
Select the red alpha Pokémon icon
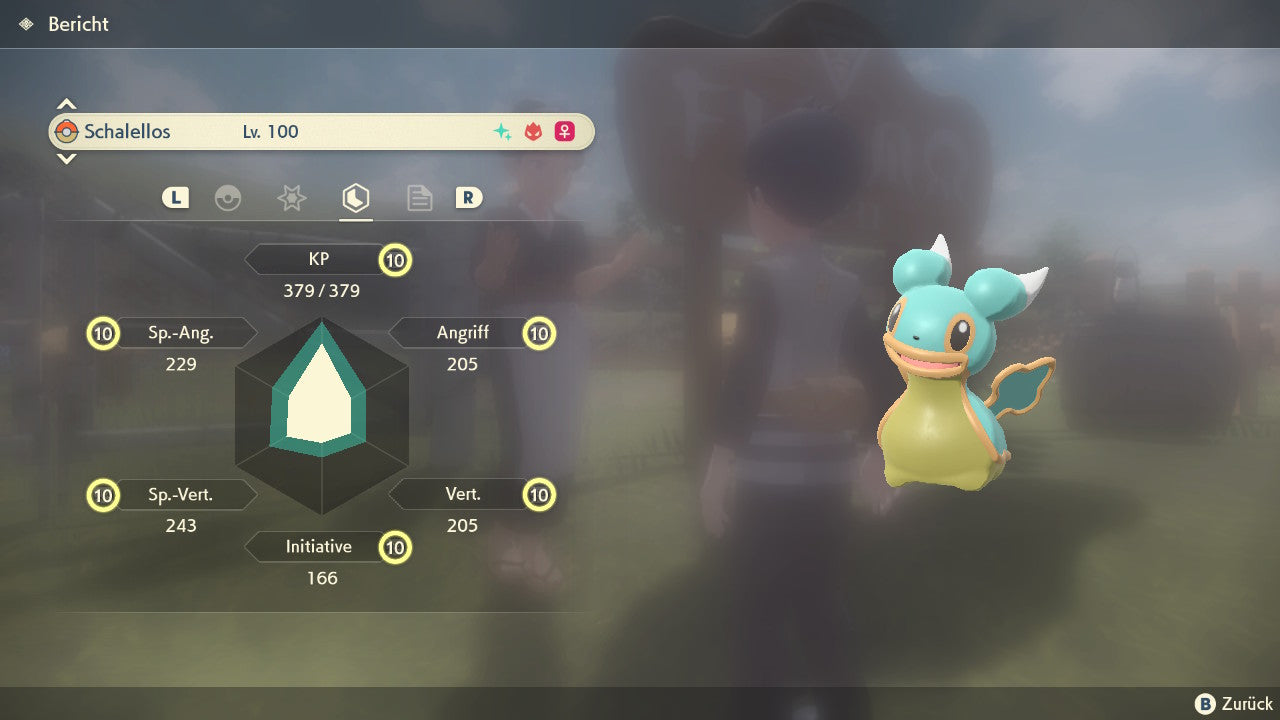click(x=533, y=132)
